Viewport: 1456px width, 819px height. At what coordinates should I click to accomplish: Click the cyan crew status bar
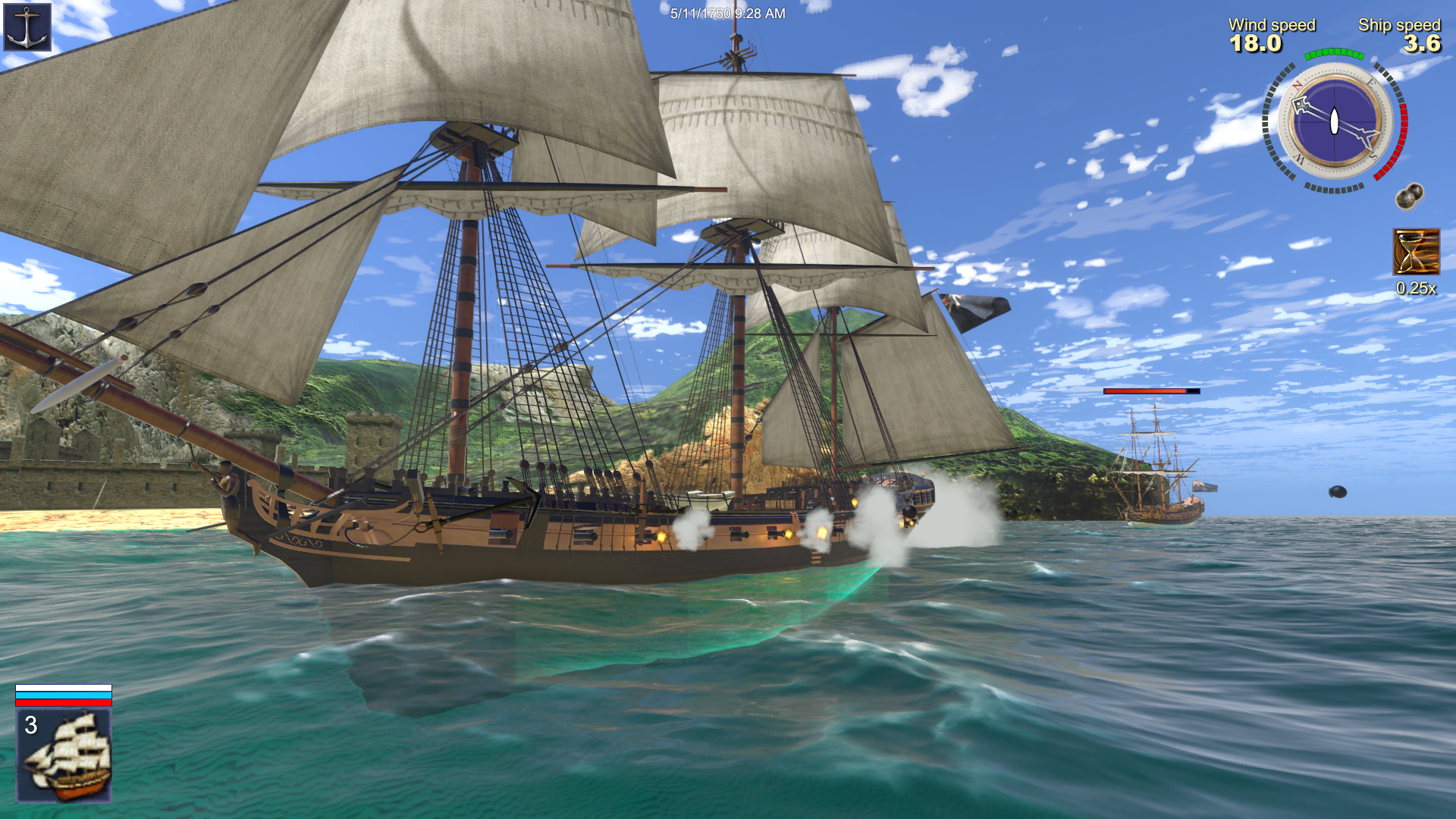point(64,695)
